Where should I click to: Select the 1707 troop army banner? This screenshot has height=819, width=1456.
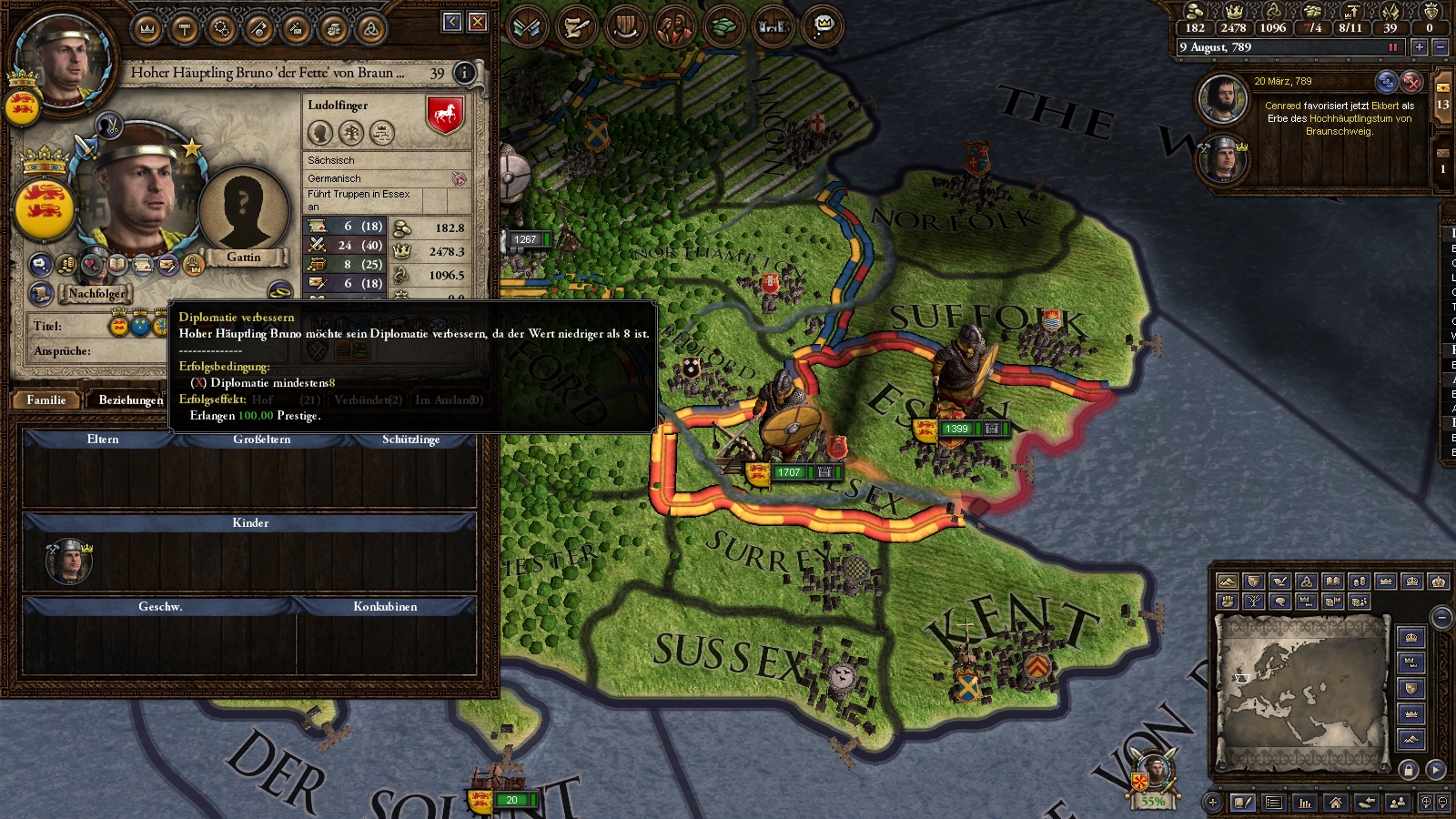click(x=788, y=472)
